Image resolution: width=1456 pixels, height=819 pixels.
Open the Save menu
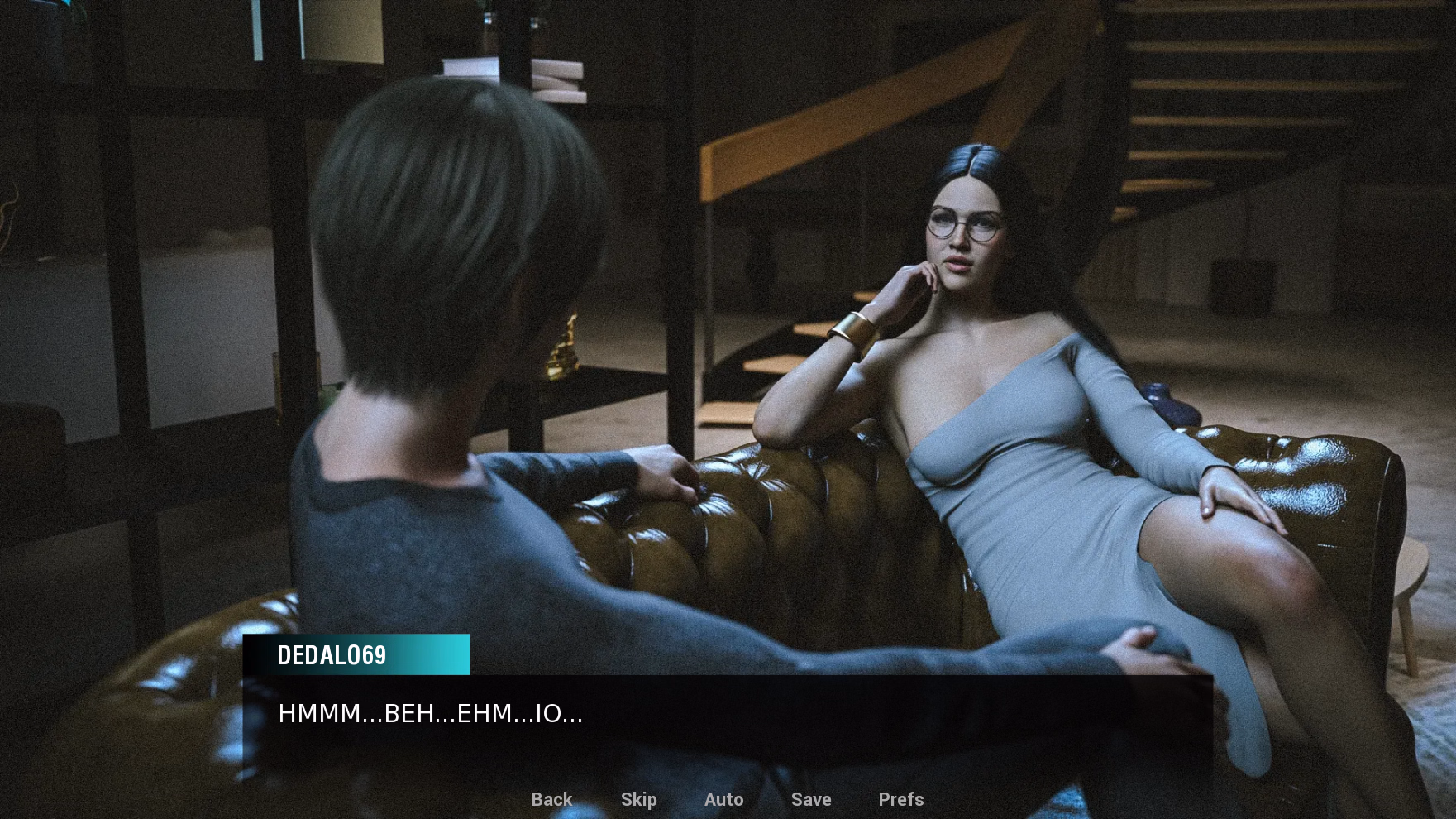pos(810,799)
